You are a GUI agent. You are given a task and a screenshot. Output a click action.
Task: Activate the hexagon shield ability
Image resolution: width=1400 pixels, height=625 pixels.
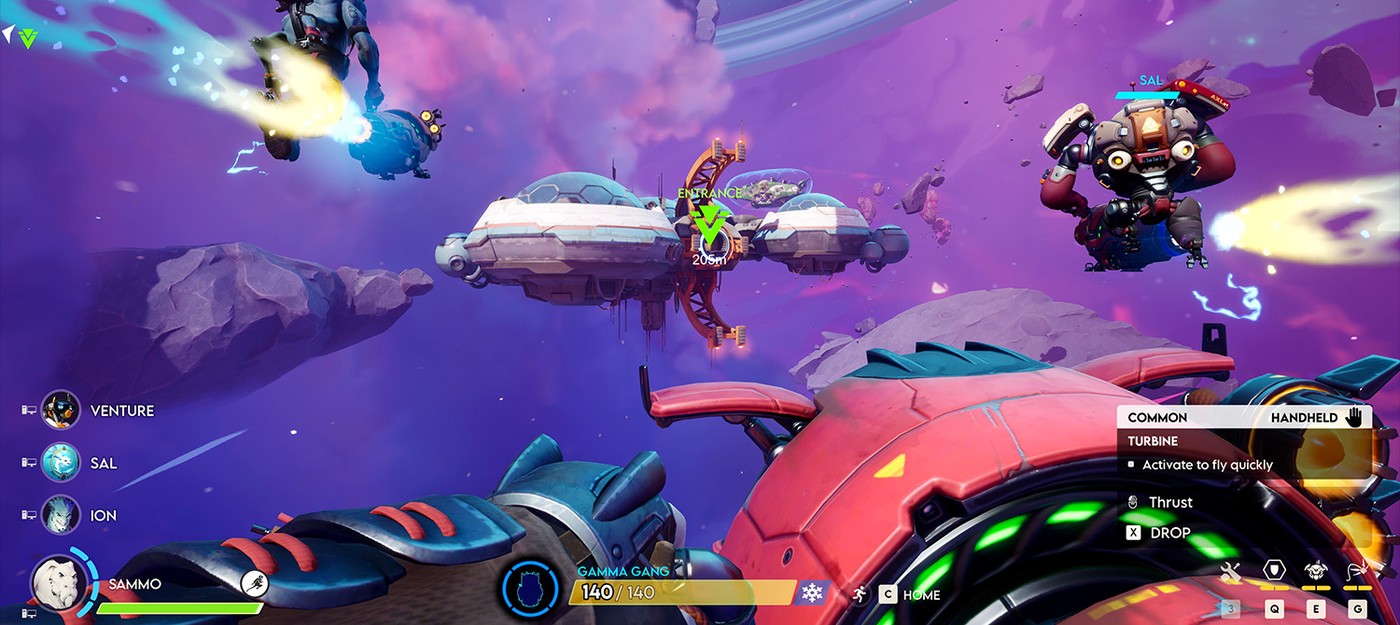[x=1274, y=571]
